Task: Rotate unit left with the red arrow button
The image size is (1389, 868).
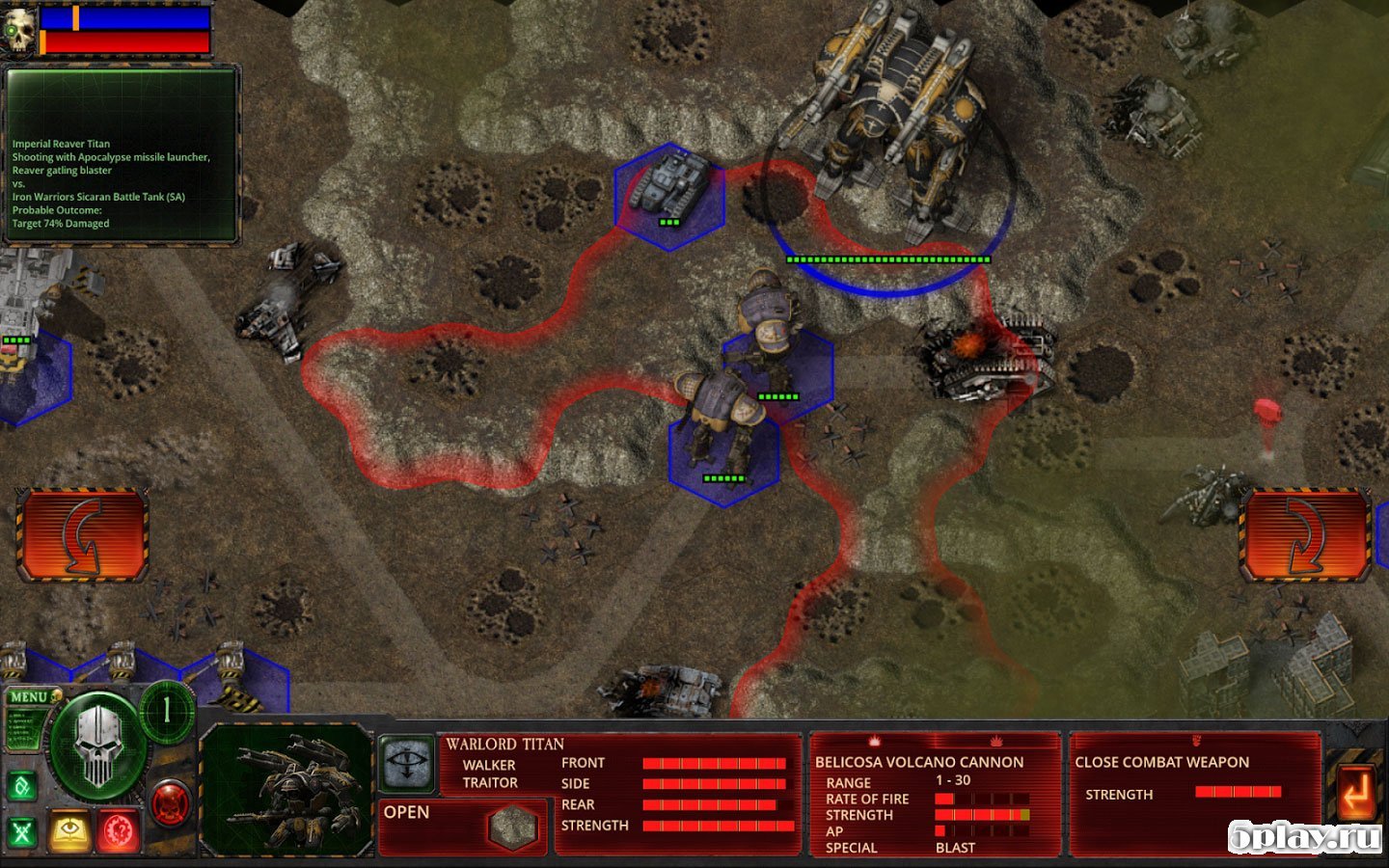Action: 82,534
